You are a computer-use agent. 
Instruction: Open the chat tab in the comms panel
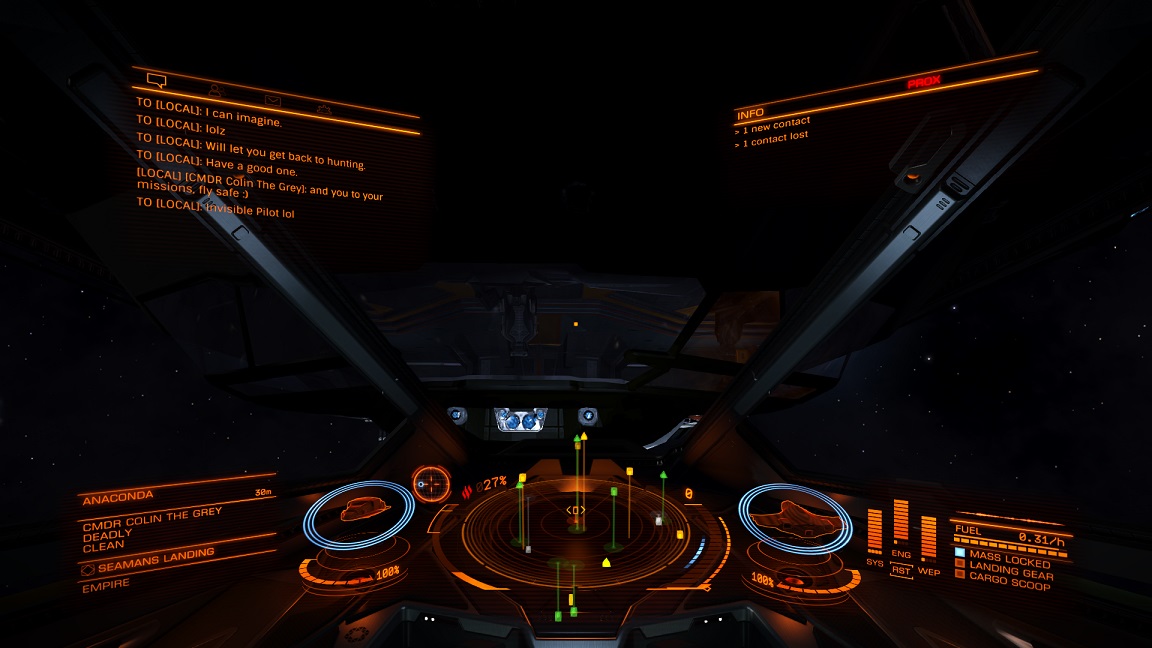[156, 79]
